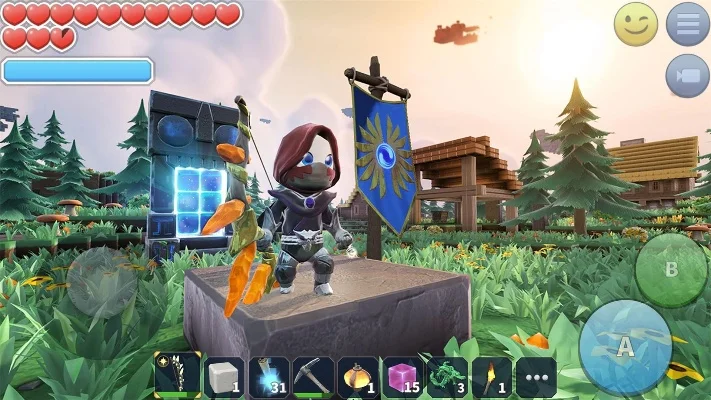Select the white stone block slot
This screenshot has width=711, height=400.
(x=224, y=377)
